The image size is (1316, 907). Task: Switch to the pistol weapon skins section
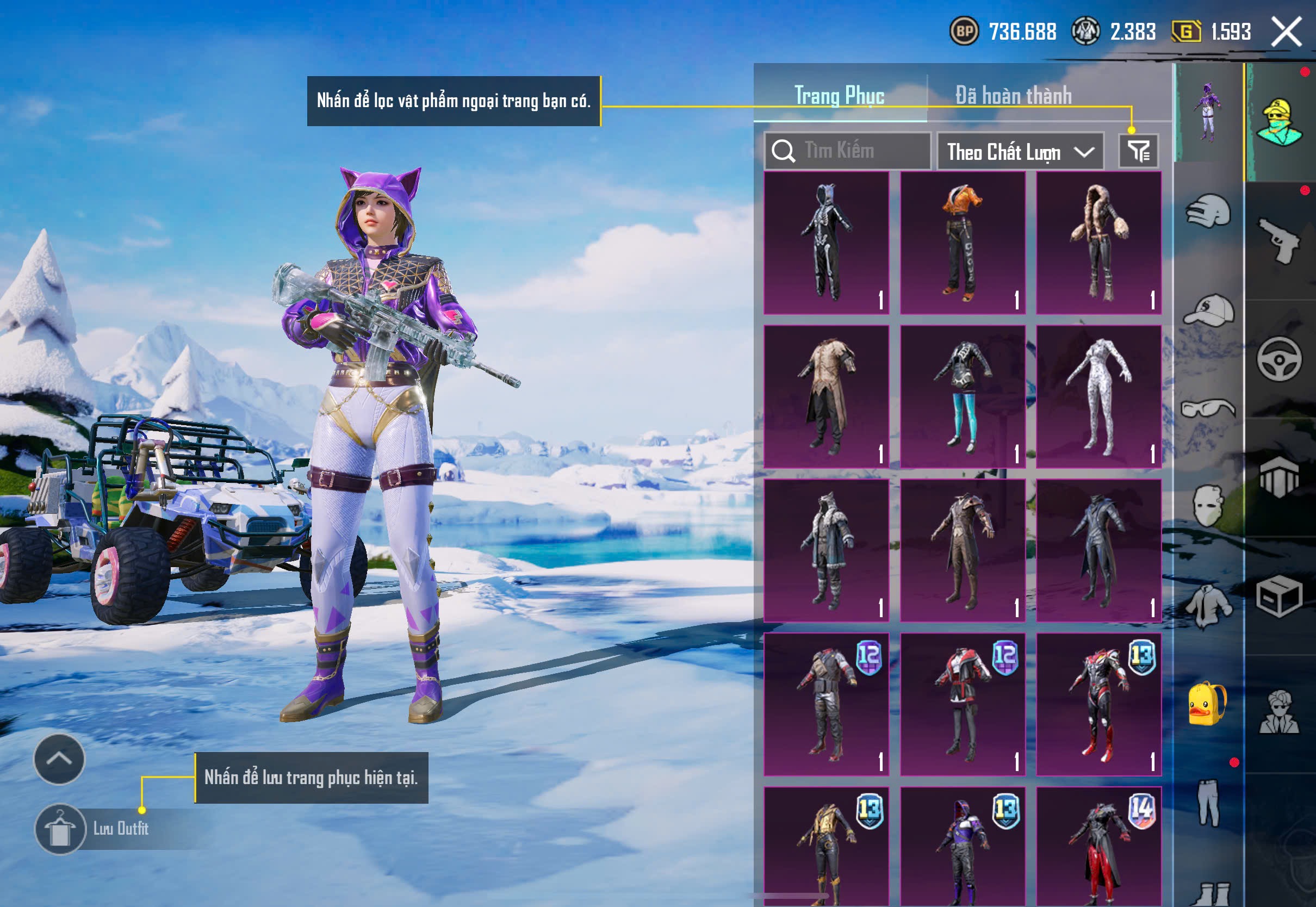pos(1279,241)
